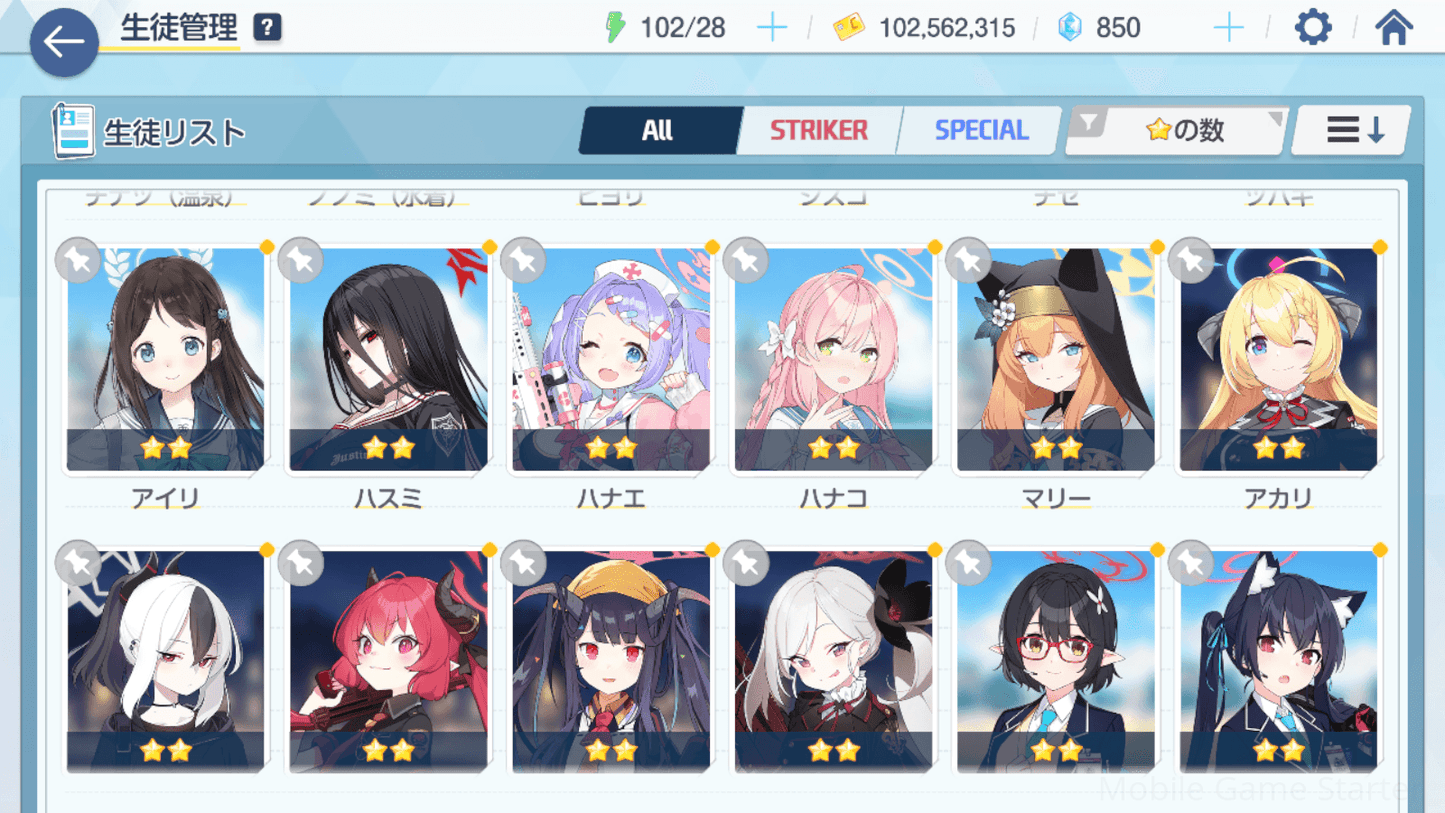
Task: Open the ハナコ student card
Action: [x=833, y=360]
